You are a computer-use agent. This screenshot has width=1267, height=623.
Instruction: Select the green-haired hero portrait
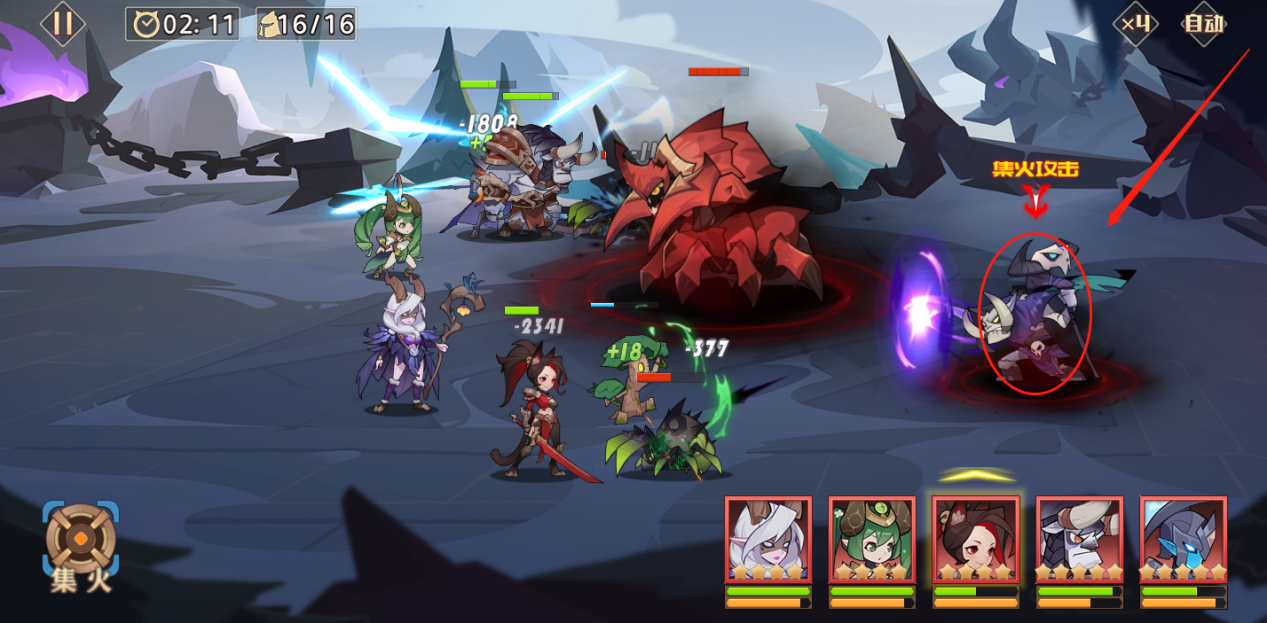871,540
